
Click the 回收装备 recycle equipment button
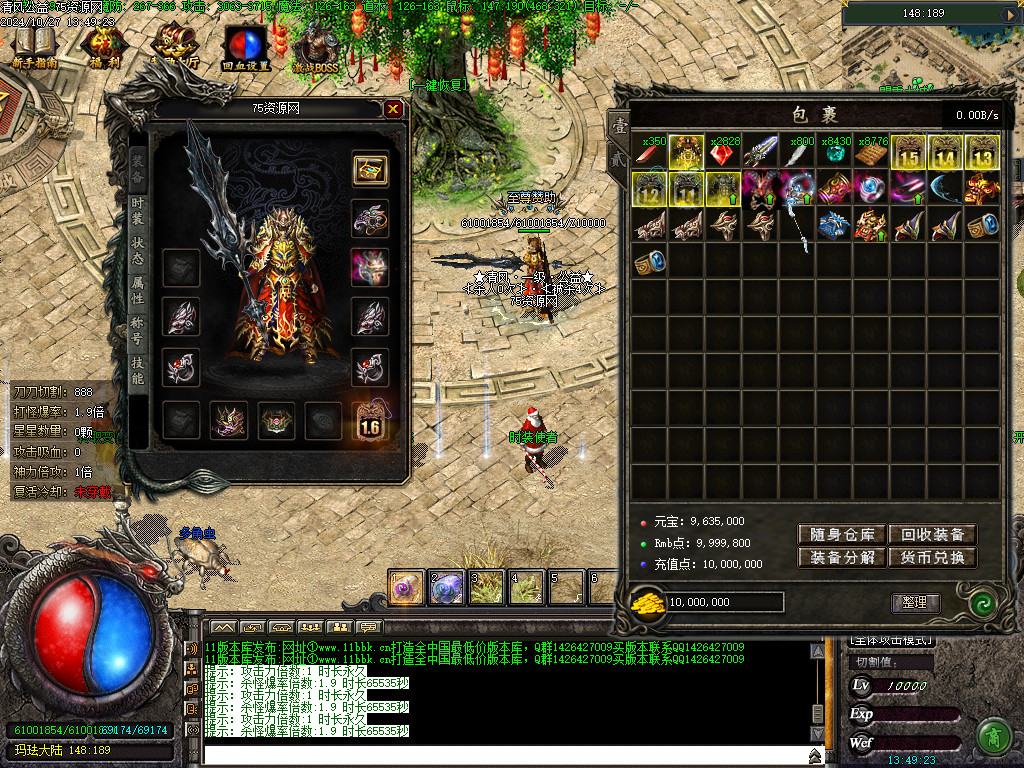[932, 534]
